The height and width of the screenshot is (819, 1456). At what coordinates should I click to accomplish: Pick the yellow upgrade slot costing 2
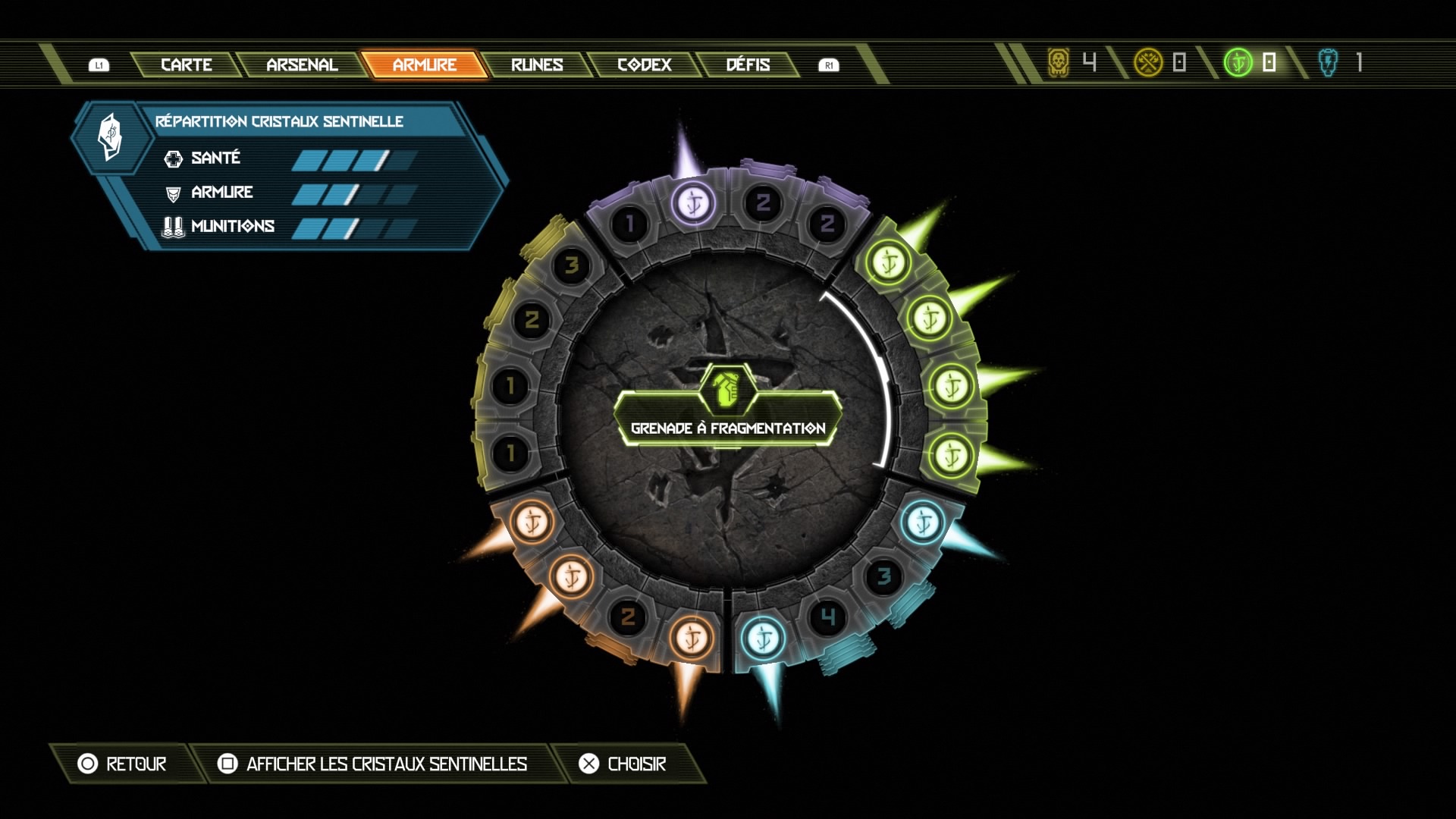click(532, 320)
